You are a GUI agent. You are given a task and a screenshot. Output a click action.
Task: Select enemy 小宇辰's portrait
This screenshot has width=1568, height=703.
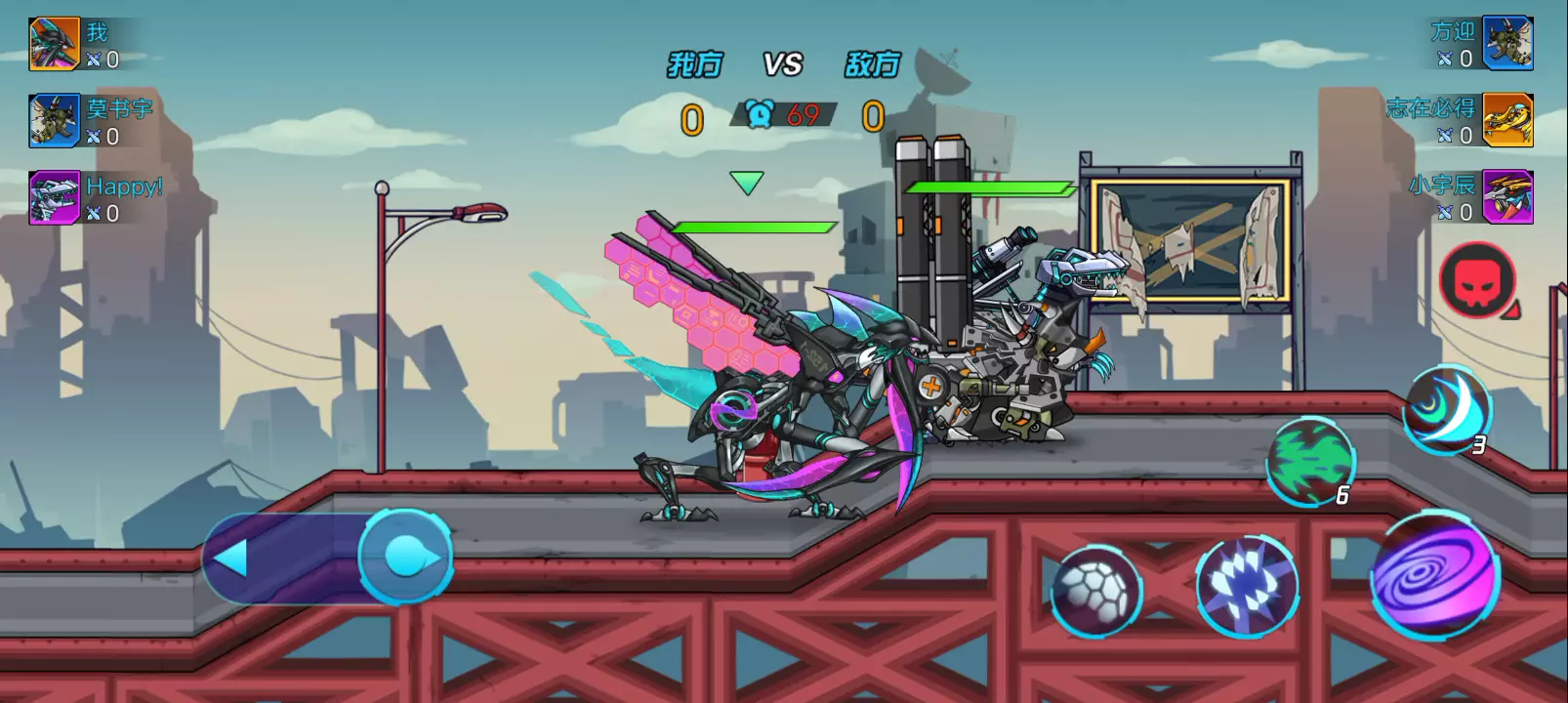click(x=1507, y=196)
